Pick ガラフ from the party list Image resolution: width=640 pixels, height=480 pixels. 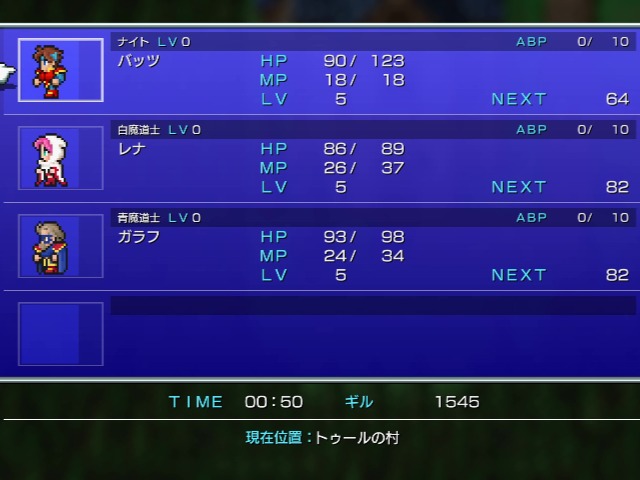tap(139, 237)
